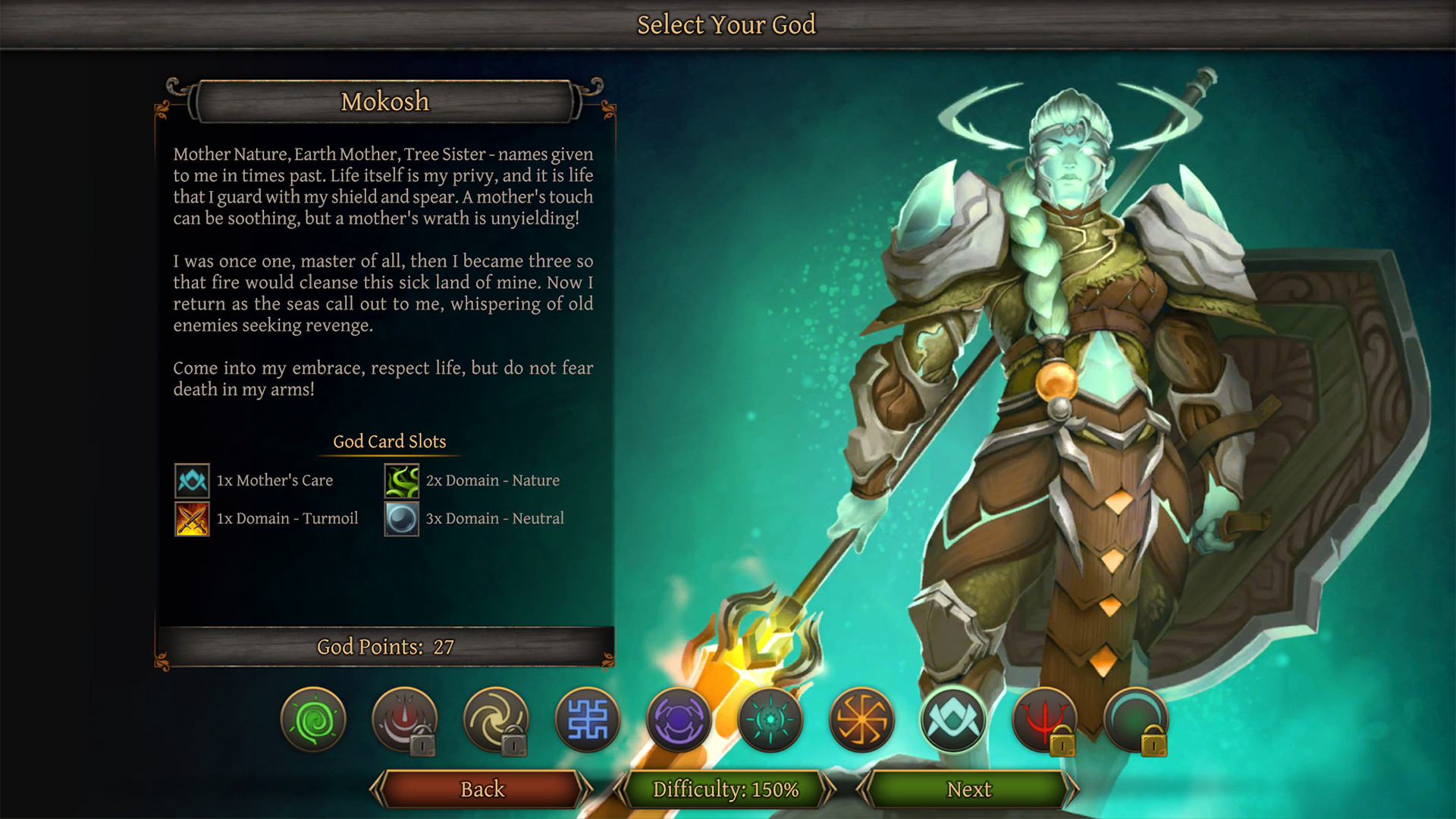This screenshot has width=1456, height=819.
Task: Click the Domain - Turmoil card slot icon
Action: 191,518
